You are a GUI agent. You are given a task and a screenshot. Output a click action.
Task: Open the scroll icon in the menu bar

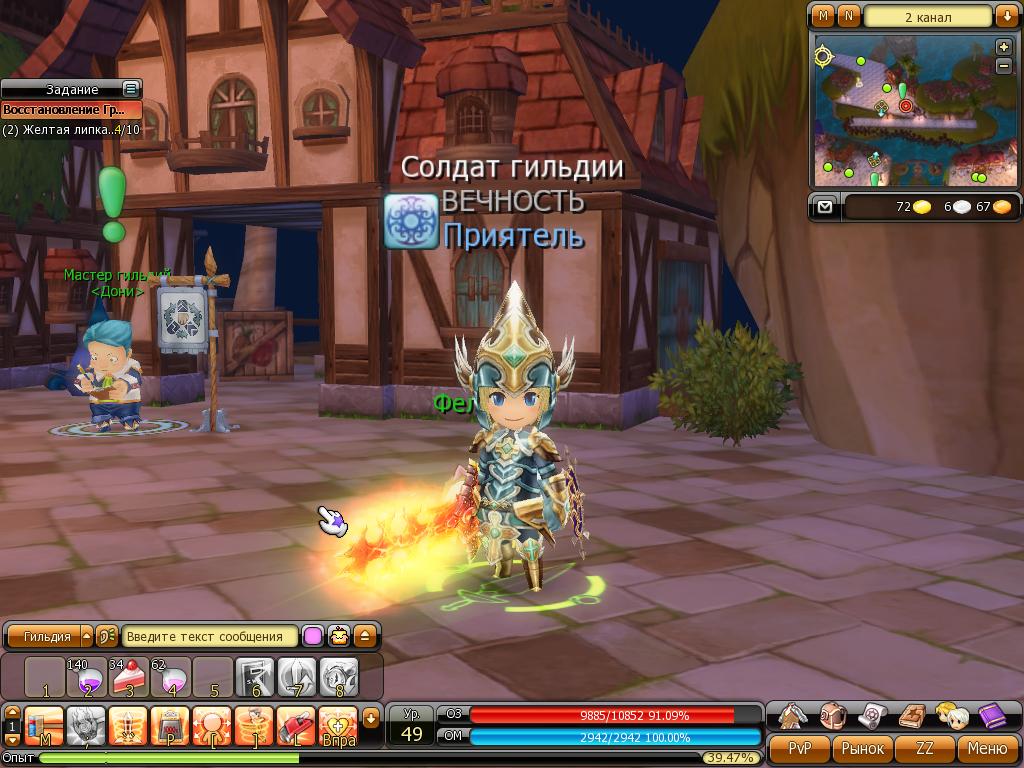tap(872, 715)
